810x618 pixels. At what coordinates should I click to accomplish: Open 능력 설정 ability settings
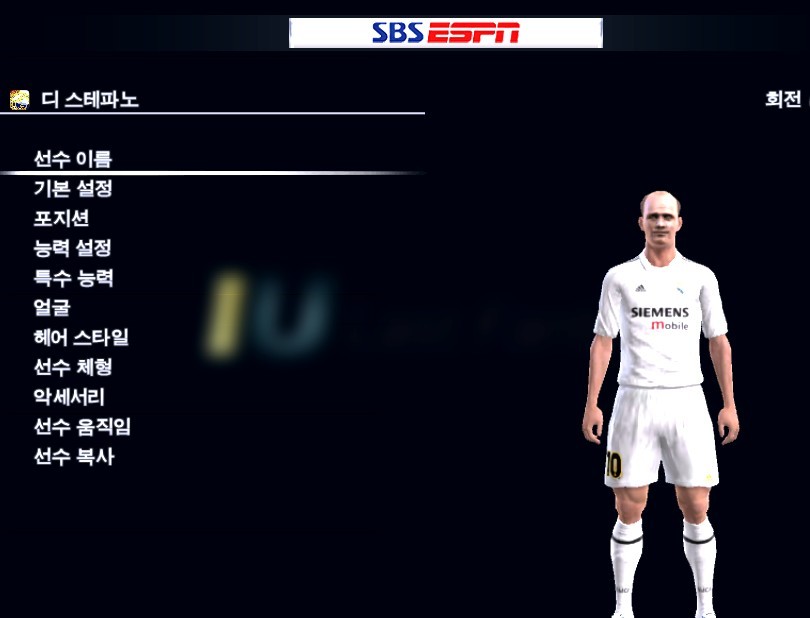(x=72, y=248)
